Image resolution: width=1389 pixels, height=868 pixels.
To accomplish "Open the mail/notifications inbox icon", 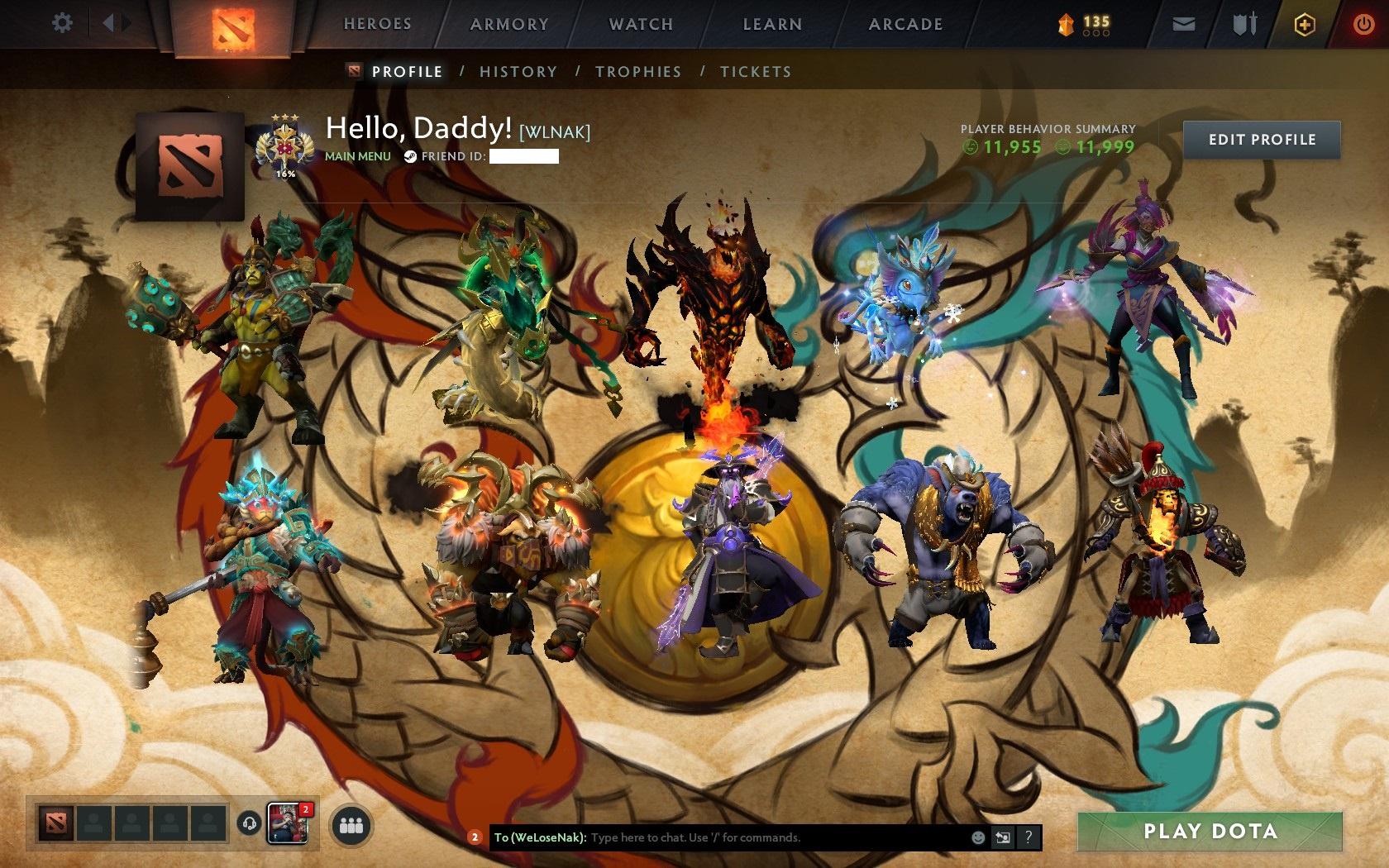I will click(1184, 24).
